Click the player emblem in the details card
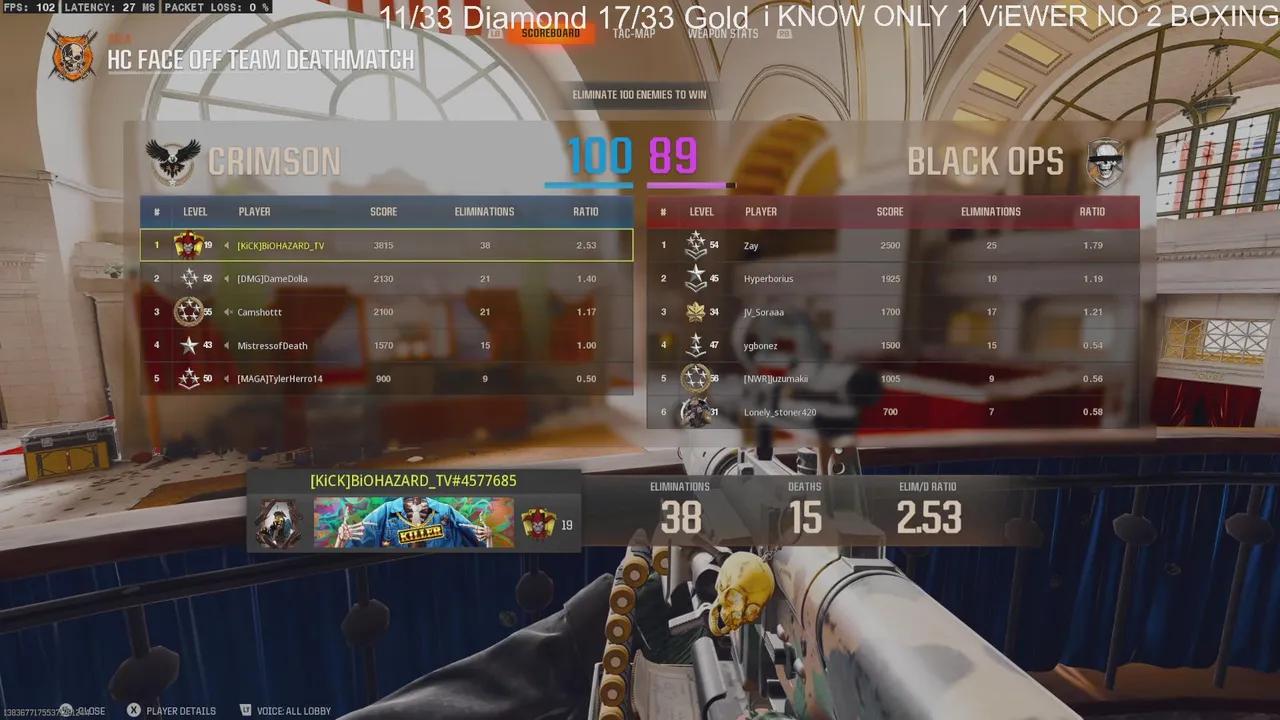1280x720 pixels. 278,524
